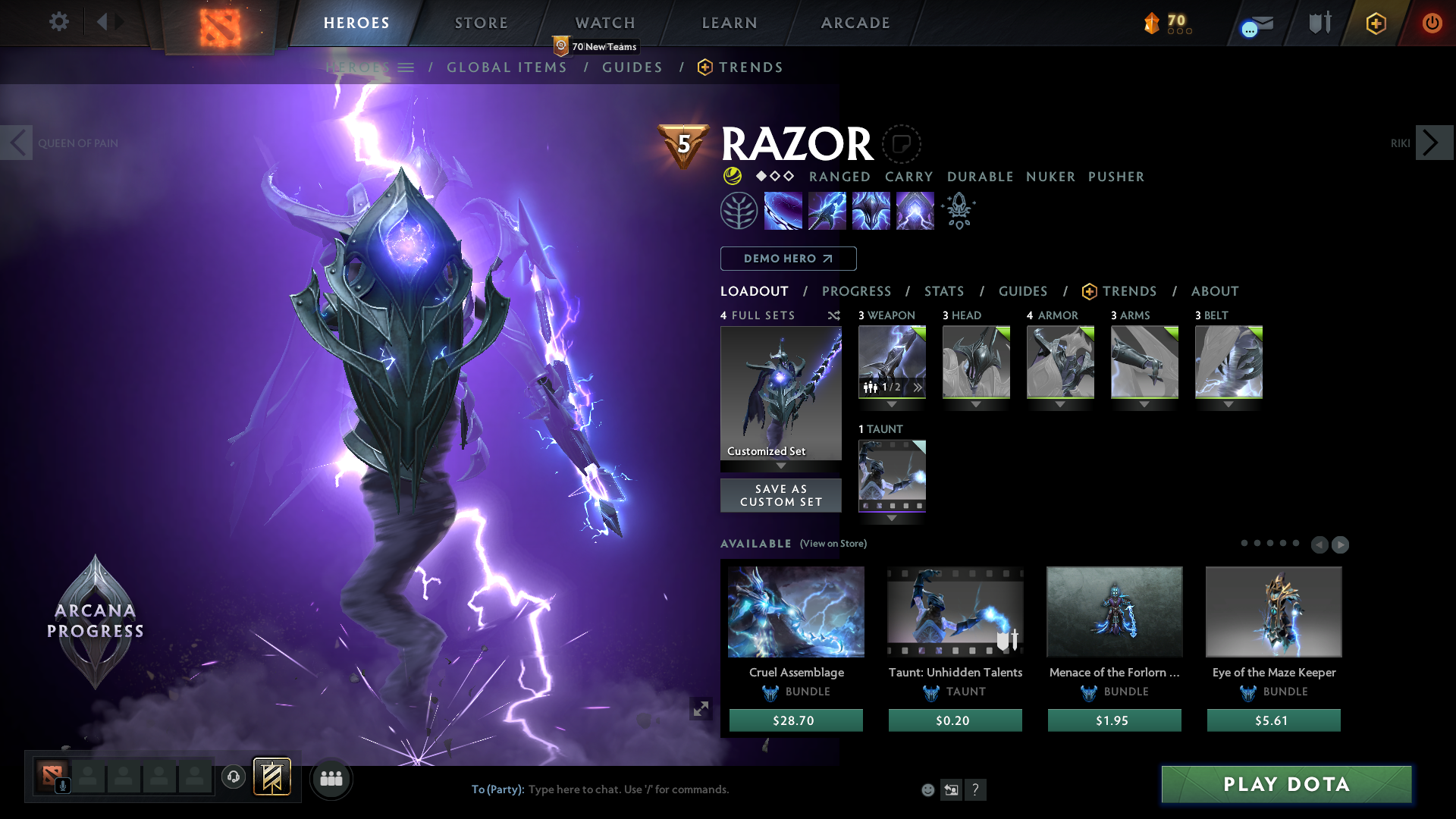The image size is (1456, 819).
Task: Save loadout as custom set
Action: pyautogui.click(x=780, y=495)
